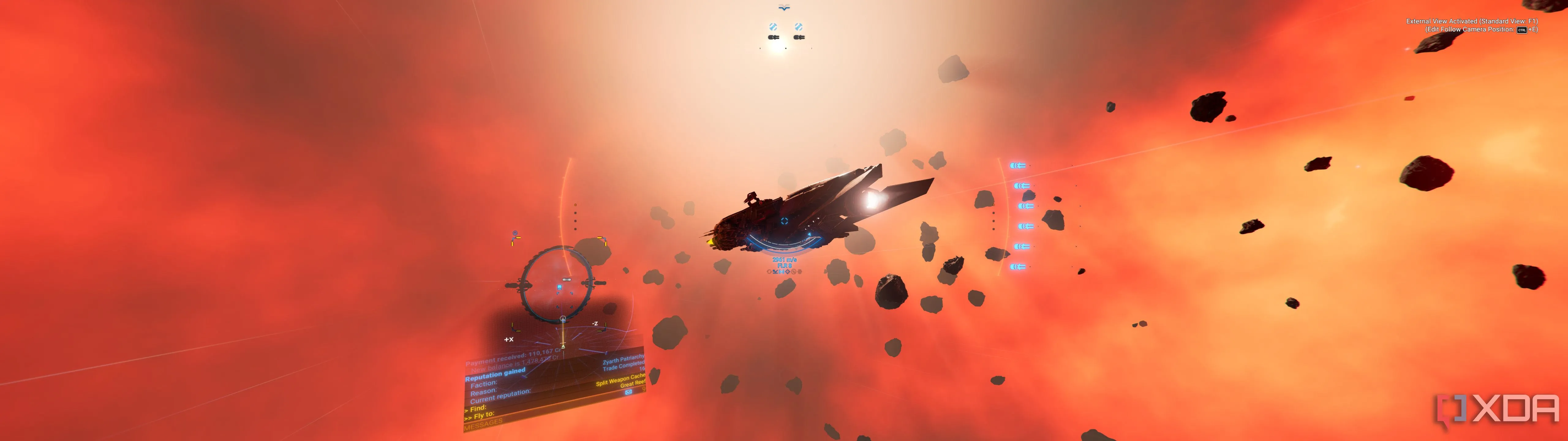Open the Reputation gained notification
This screenshot has width=1568, height=441.
495,375
